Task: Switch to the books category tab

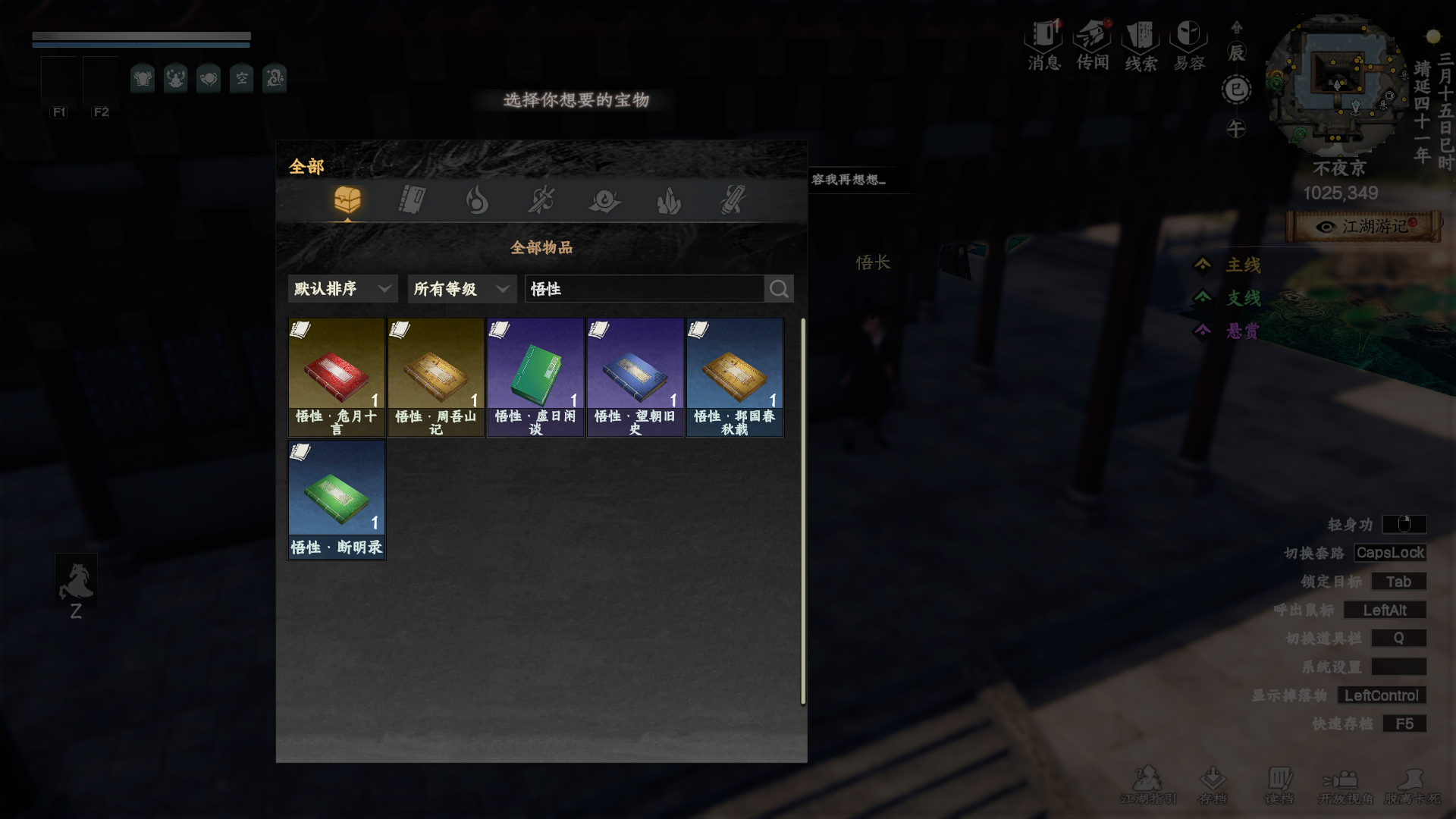Action: click(x=412, y=200)
